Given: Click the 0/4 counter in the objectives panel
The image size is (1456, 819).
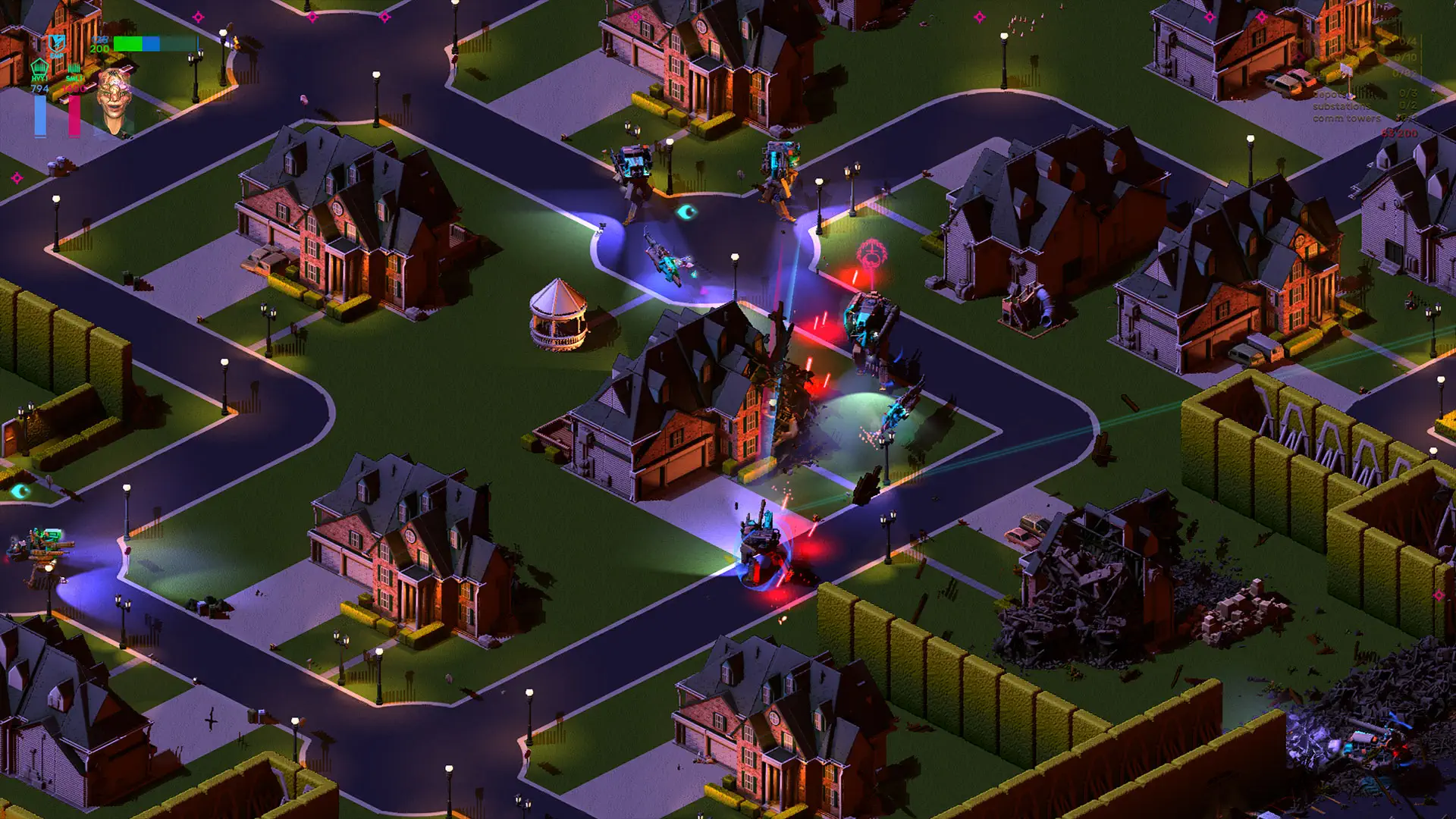Looking at the screenshot, I should tap(1407, 42).
